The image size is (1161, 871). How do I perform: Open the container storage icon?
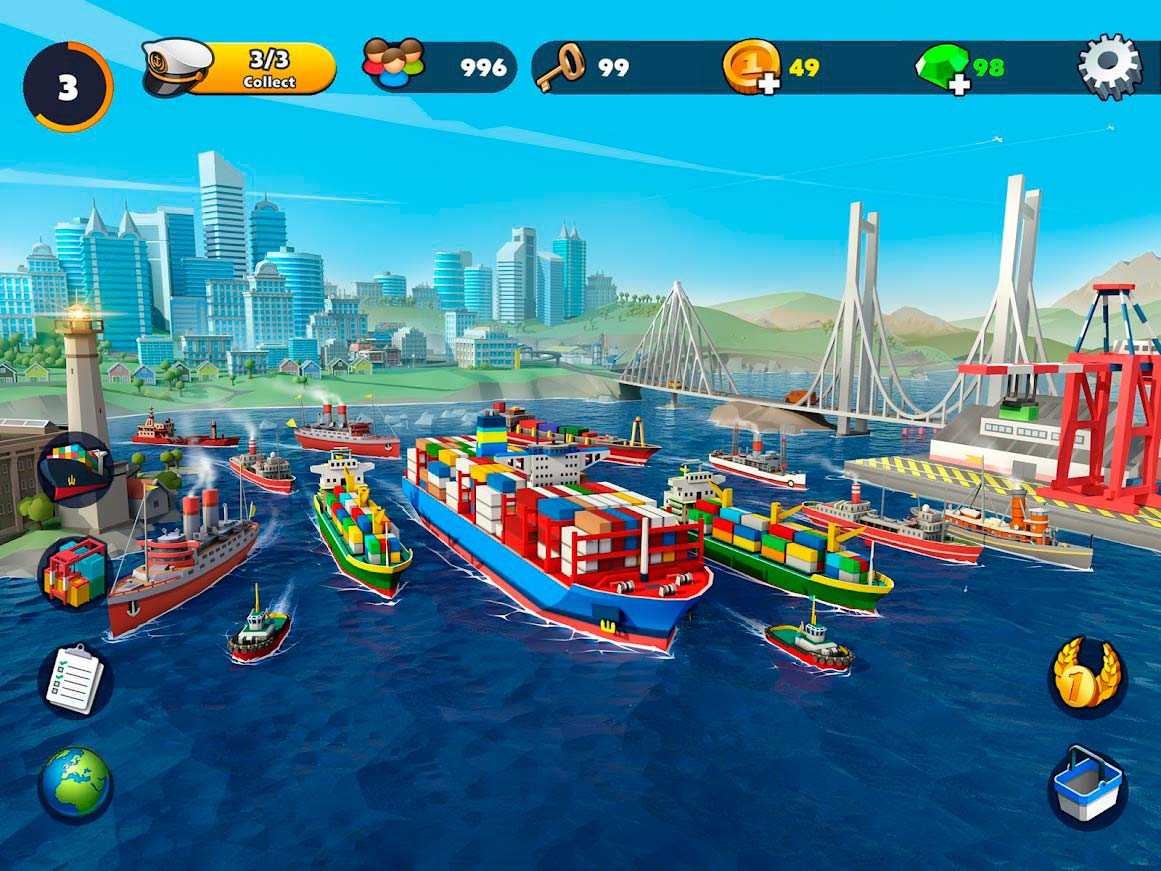[75, 572]
